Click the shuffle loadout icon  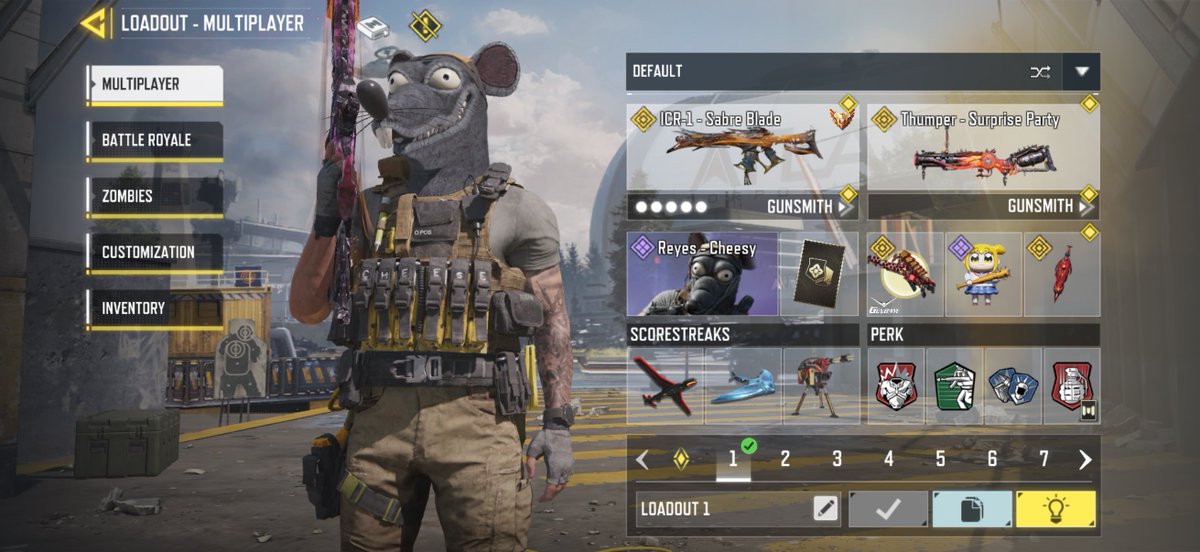coord(1040,72)
